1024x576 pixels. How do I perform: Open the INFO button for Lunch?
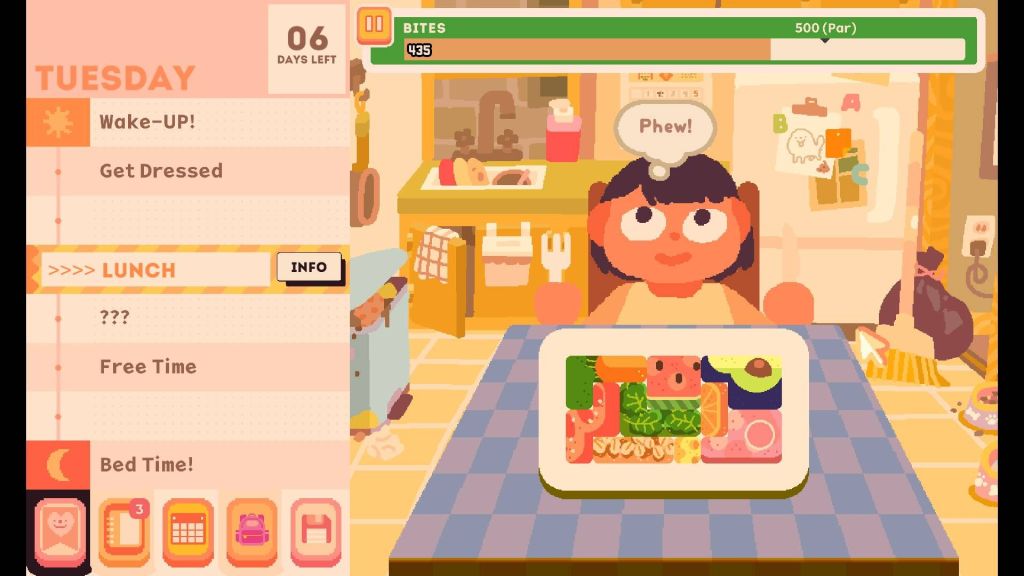click(x=309, y=267)
